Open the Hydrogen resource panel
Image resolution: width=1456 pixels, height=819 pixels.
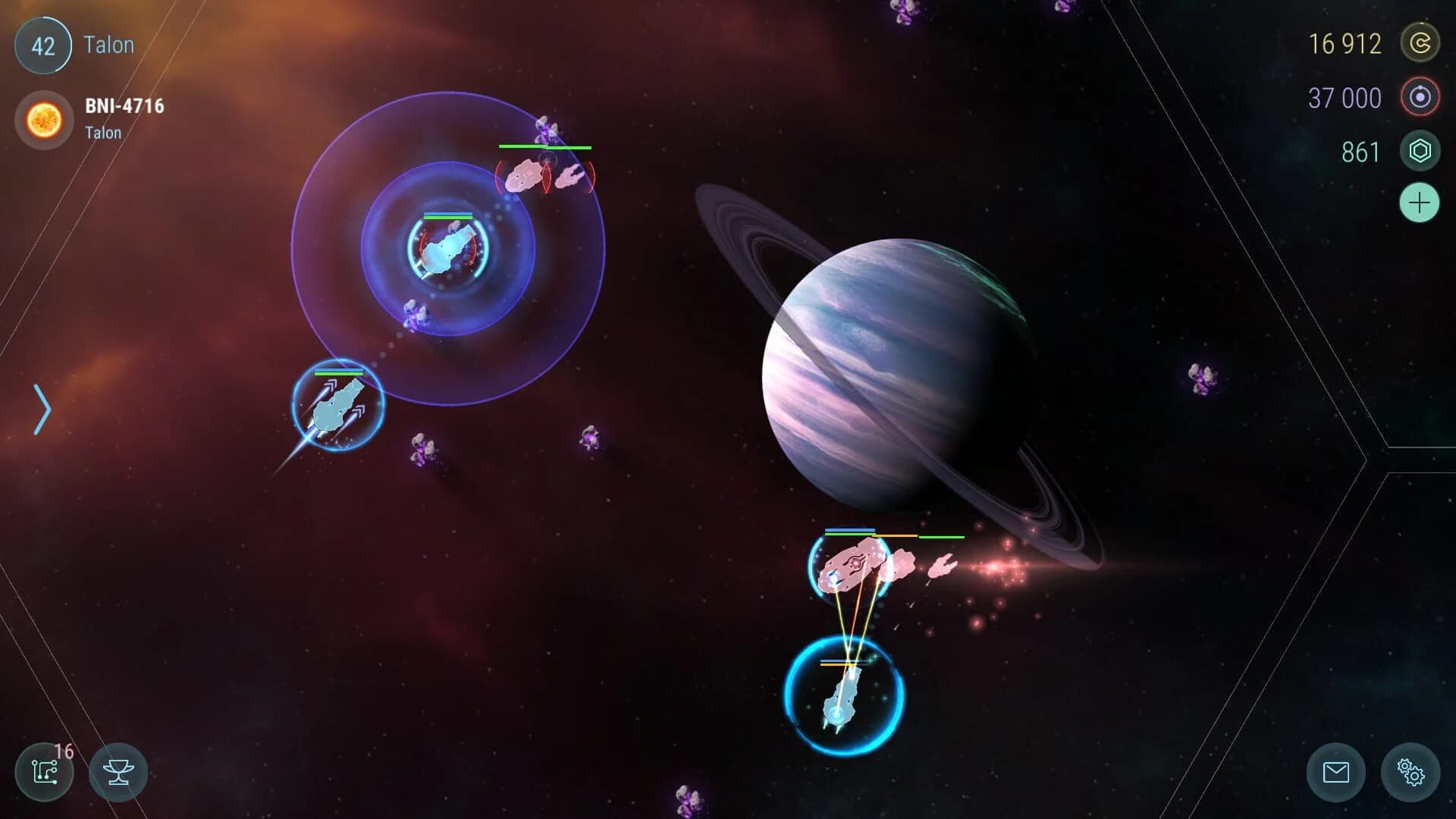coord(1420,98)
